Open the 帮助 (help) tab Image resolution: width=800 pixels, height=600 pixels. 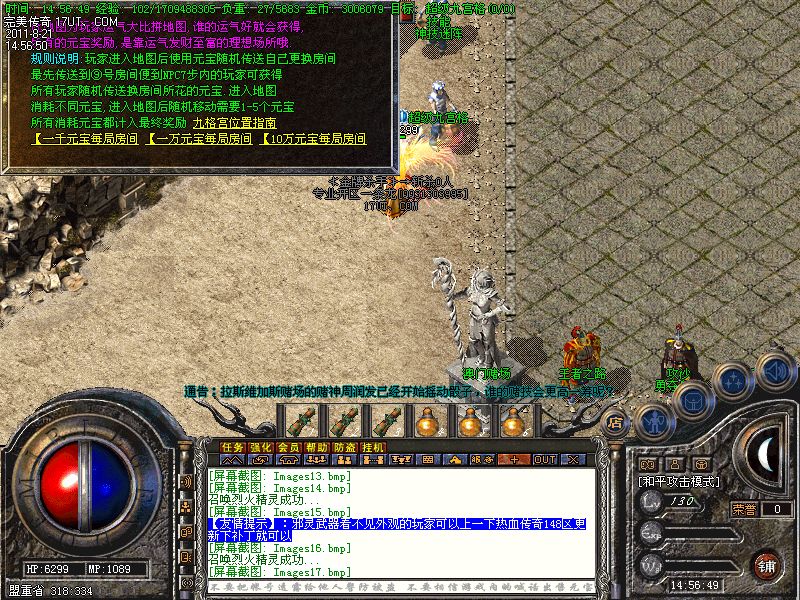[317, 447]
